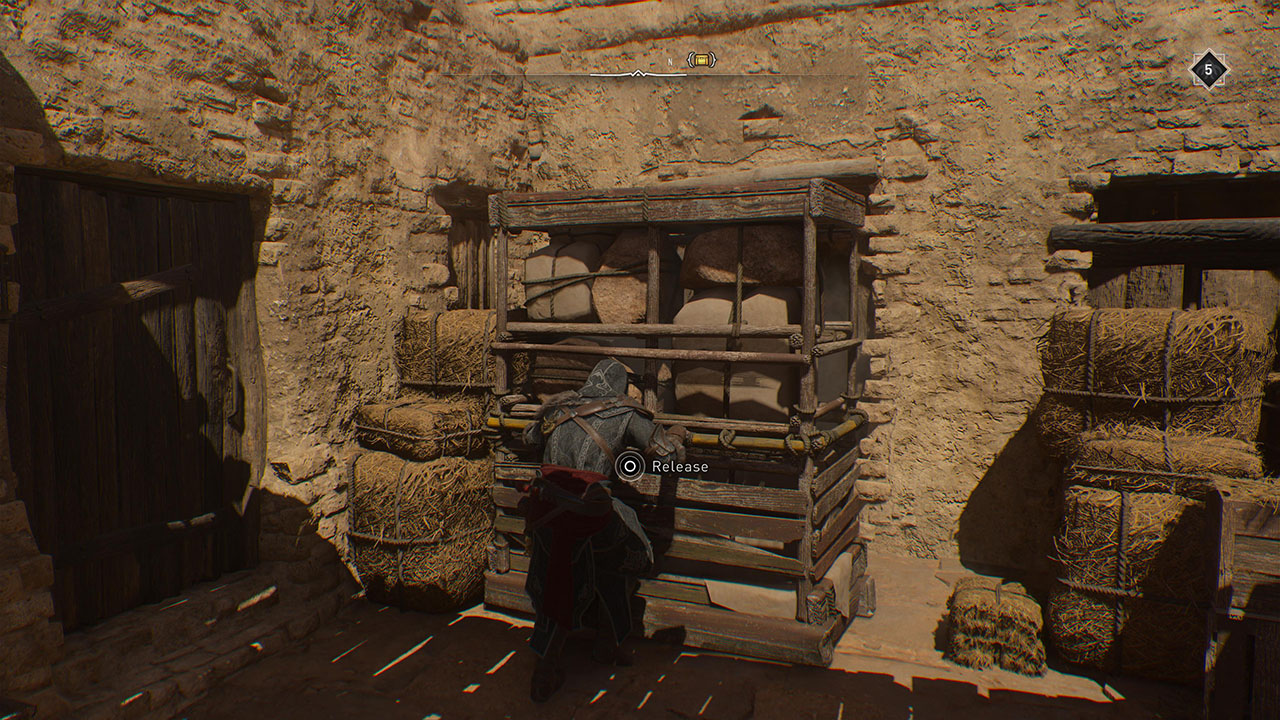Click the number 5 on the badge
The image size is (1280, 720).
(1208, 69)
